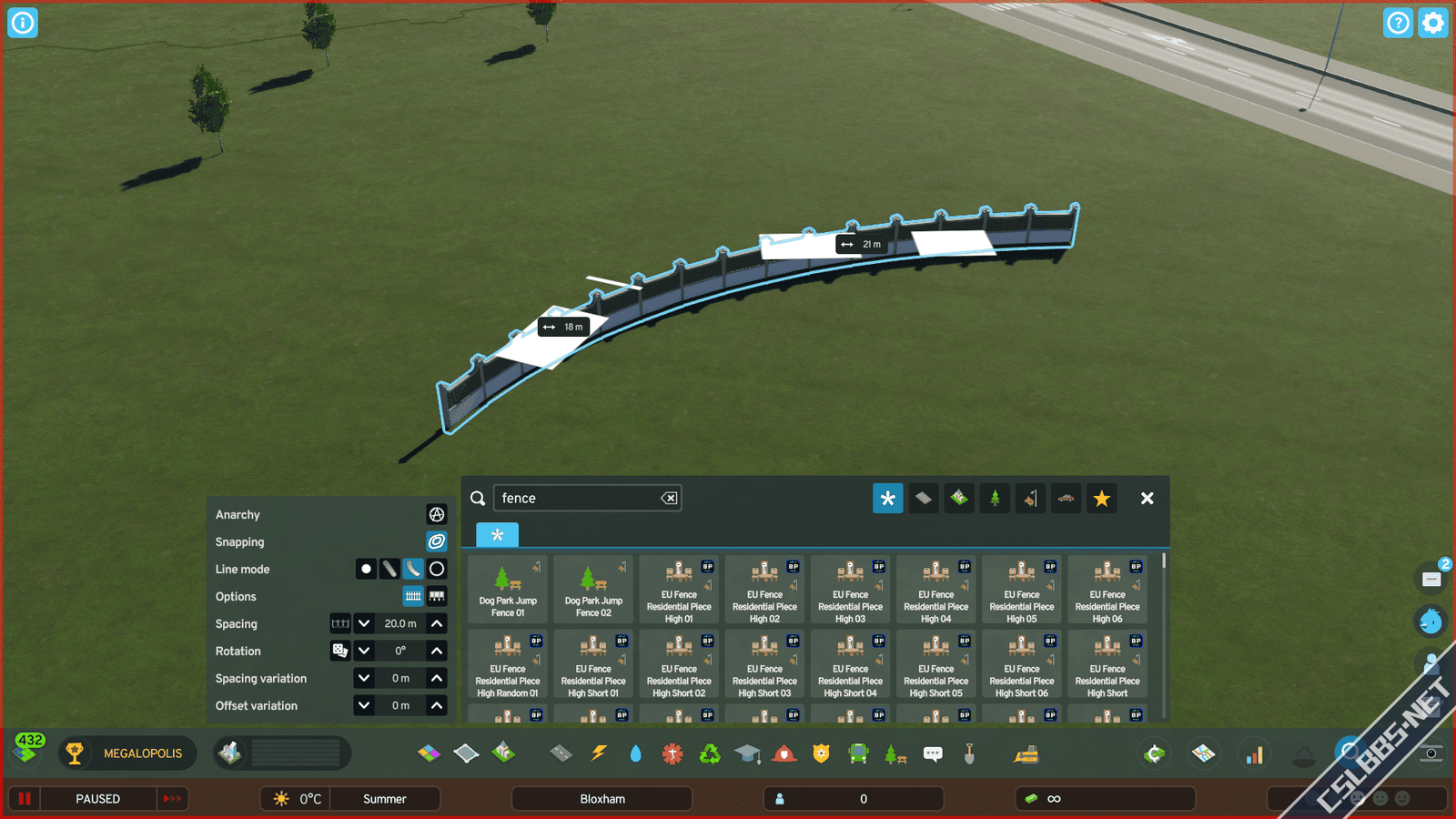The width and height of the screenshot is (1456, 819).
Task: Choose EU Fence Residential Piece High 03
Action: [850, 590]
